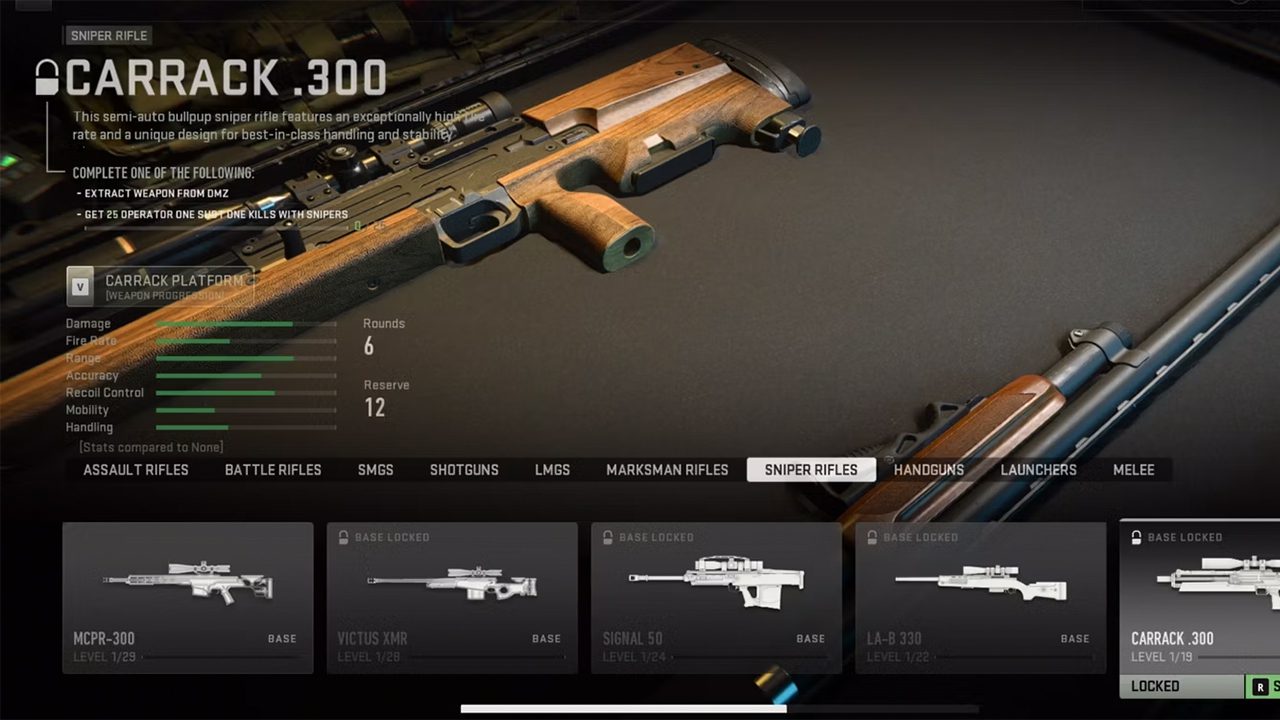The image size is (1280, 720).
Task: Switch to the LMGs tab
Action: pos(552,470)
